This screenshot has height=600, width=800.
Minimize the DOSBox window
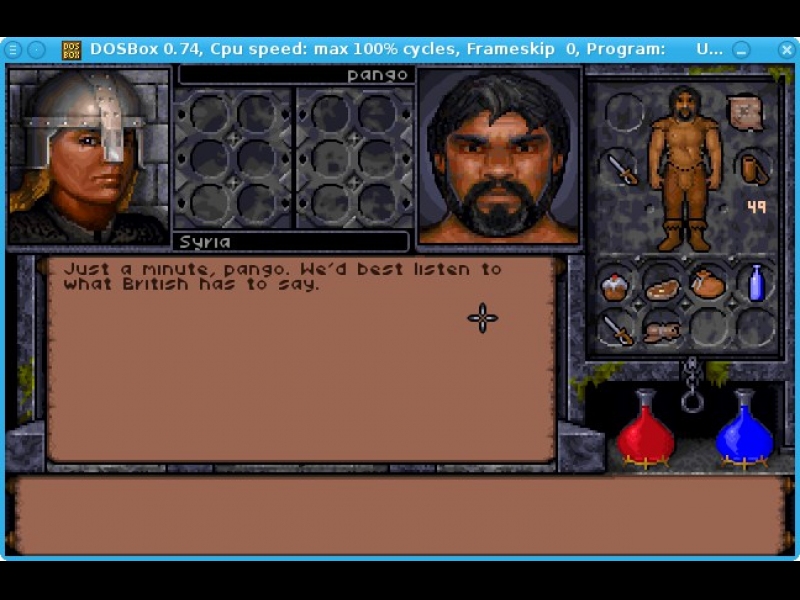tap(741, 49)
